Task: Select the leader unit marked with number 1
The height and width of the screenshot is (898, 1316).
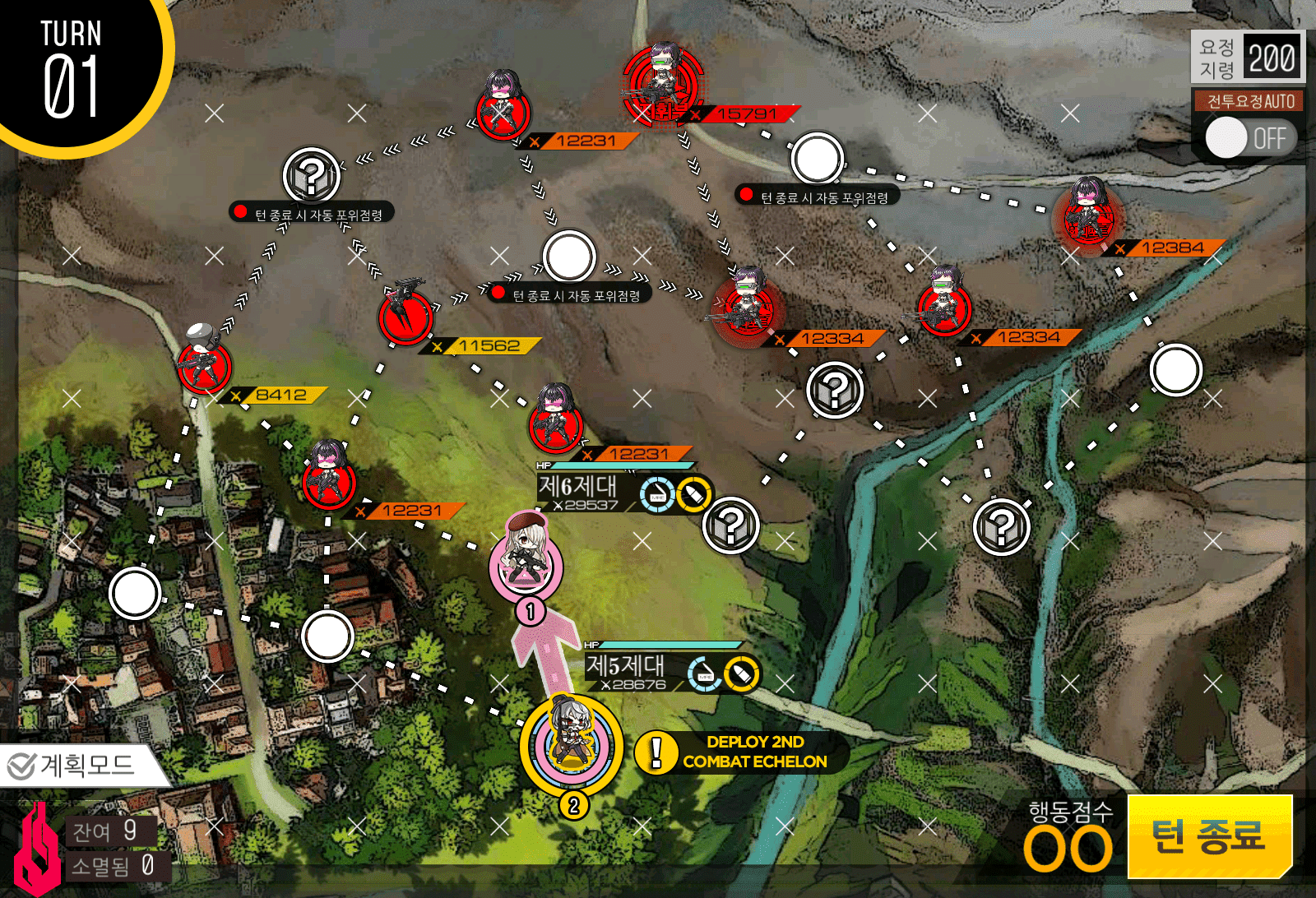Action: tap(531, 563)
